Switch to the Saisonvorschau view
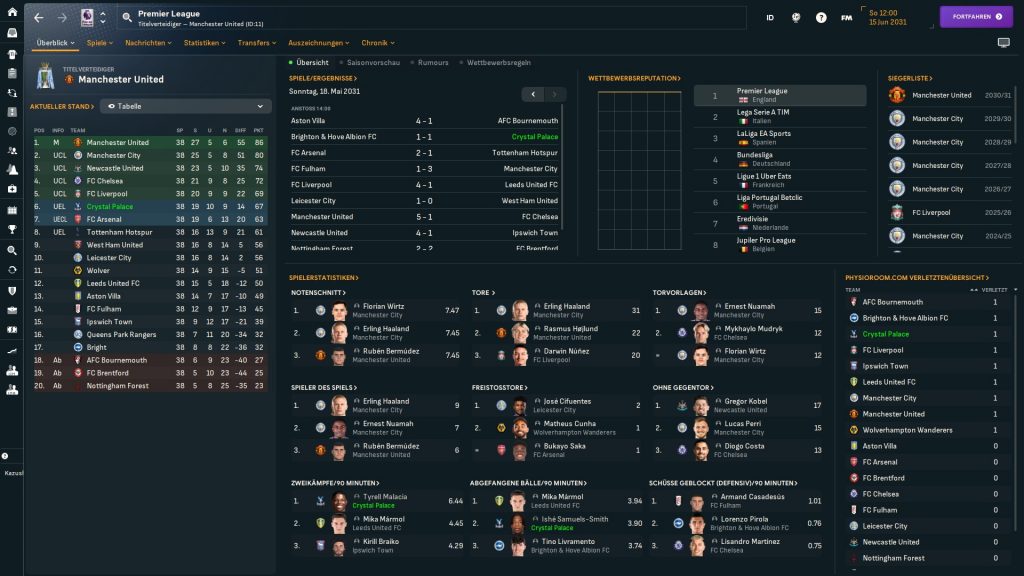The width and height of the screenshot is (1024, 576). click(x=373, y=62)
